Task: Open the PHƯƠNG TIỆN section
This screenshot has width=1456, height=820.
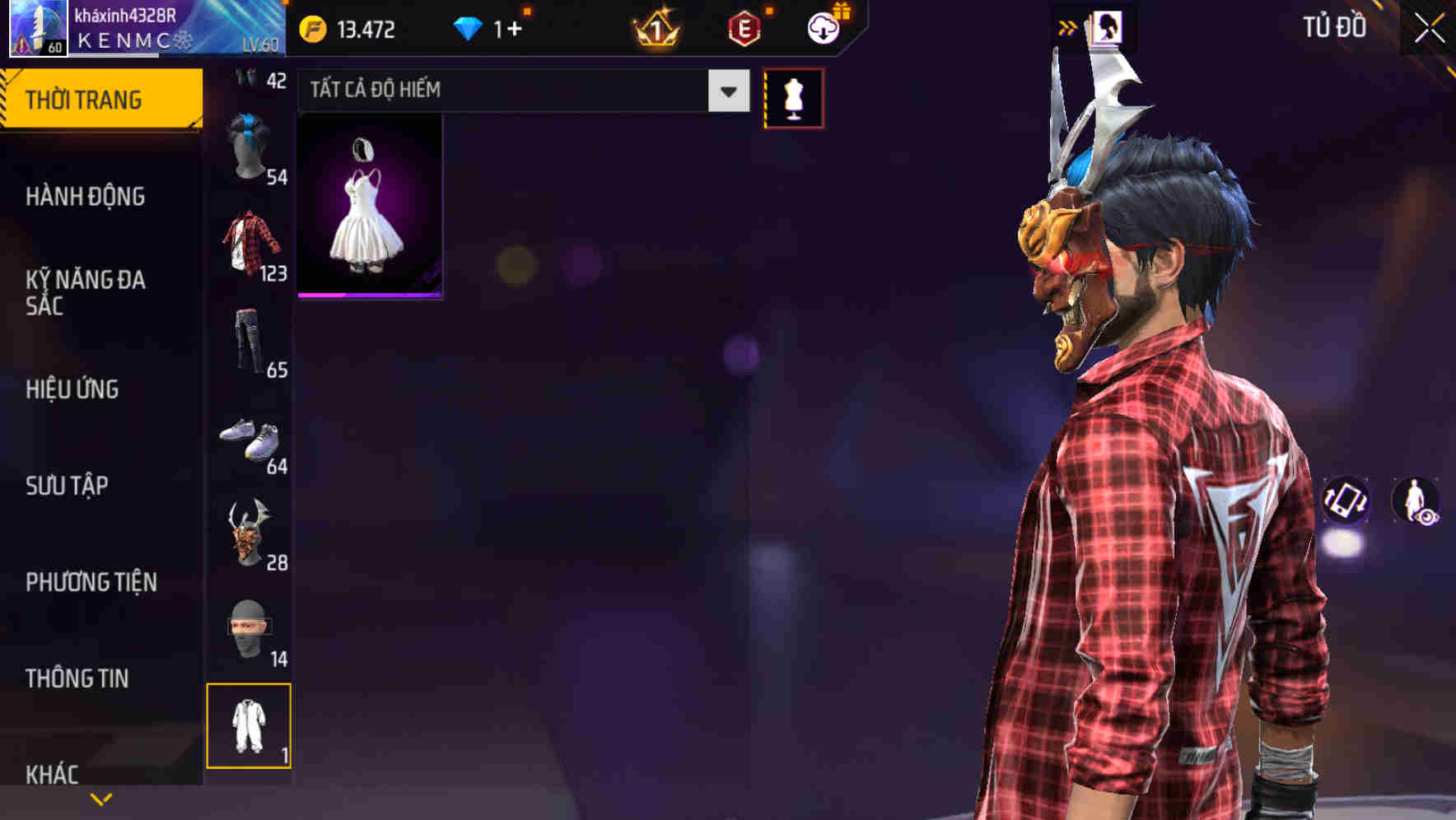Action: coord(91,582)
